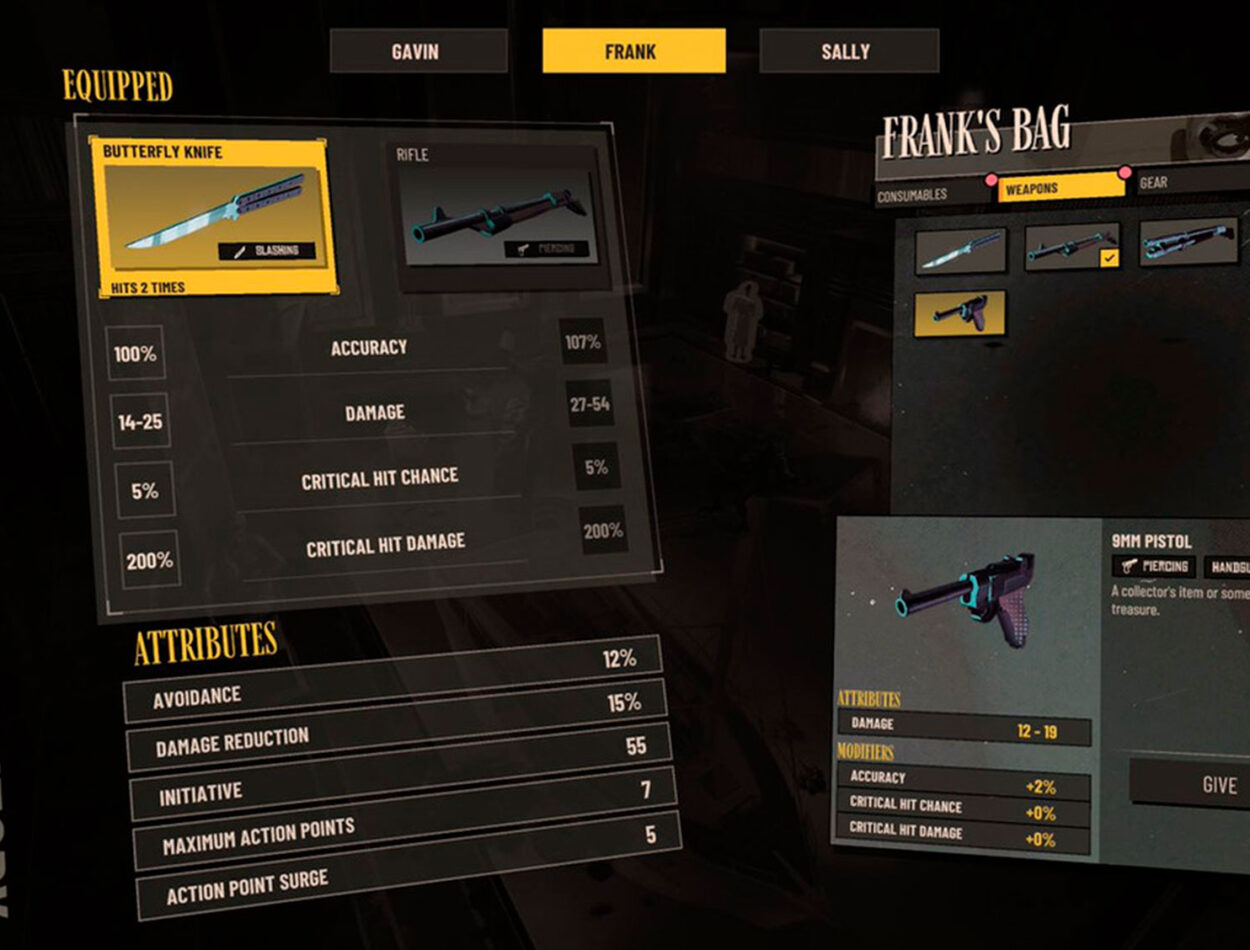The image size is (1250, 950).
Task: Select the equipped Butterfly Knife slot
Action: click(210, 217)
